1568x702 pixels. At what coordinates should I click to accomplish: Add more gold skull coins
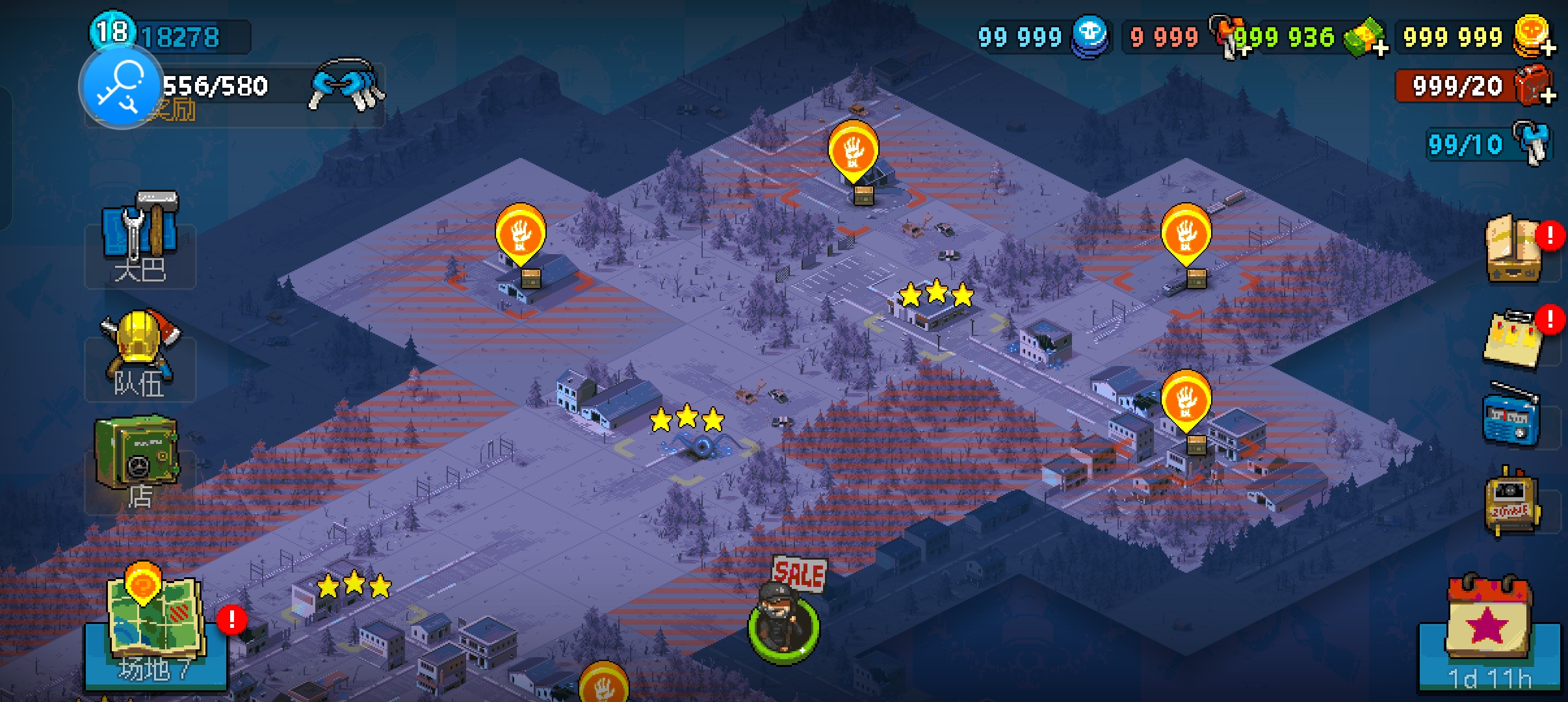pos(1547,47)
